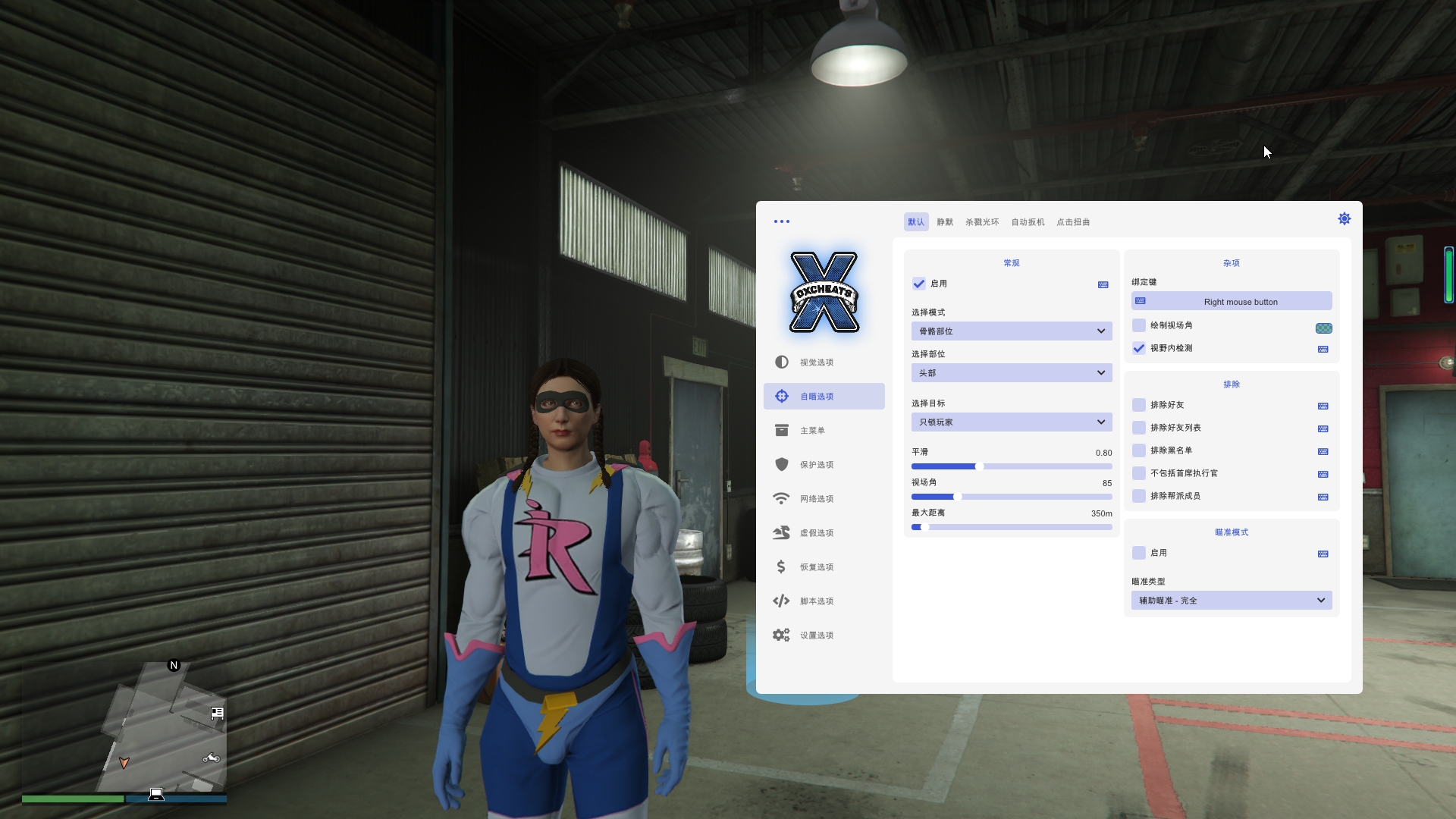
Task: Open 视觉选项 in the sidebar
Action: coord(816,362)
